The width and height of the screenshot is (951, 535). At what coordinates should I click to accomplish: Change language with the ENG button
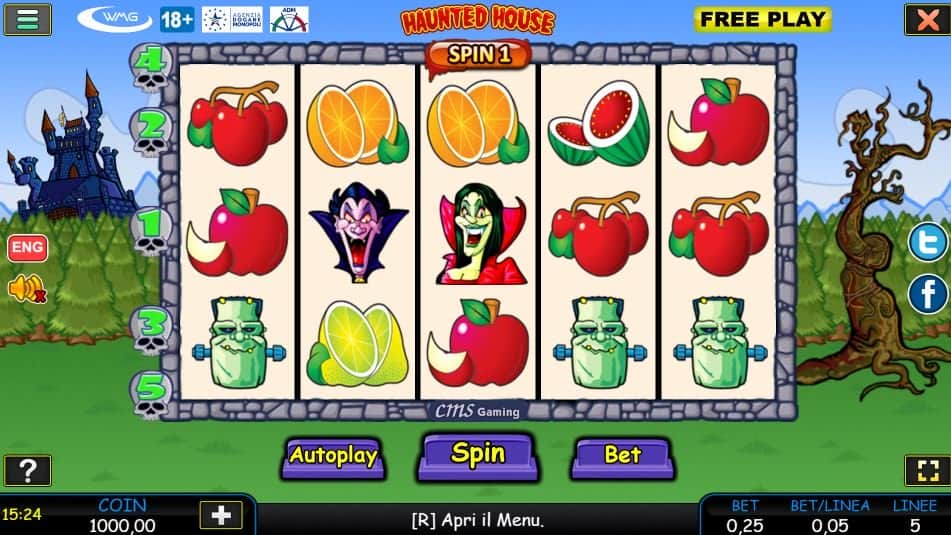27,247
